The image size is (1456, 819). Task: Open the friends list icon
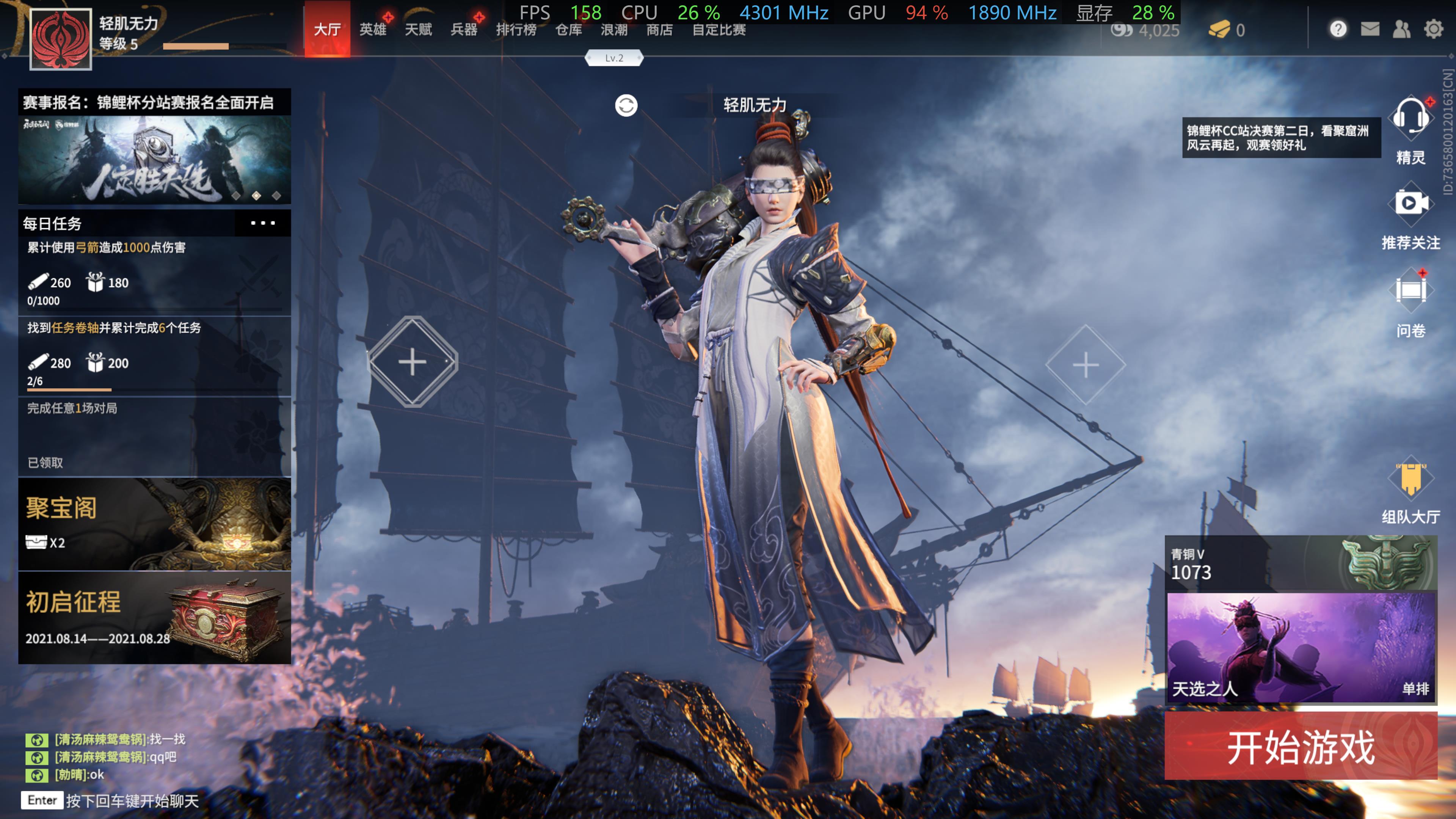pos(1402,29)
